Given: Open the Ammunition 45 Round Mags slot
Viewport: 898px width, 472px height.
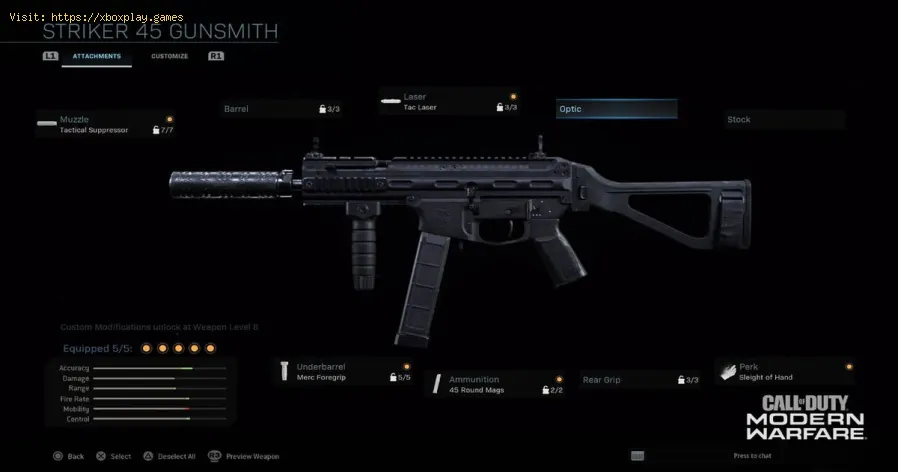Looking at the screenshot, I should point(489,384).
